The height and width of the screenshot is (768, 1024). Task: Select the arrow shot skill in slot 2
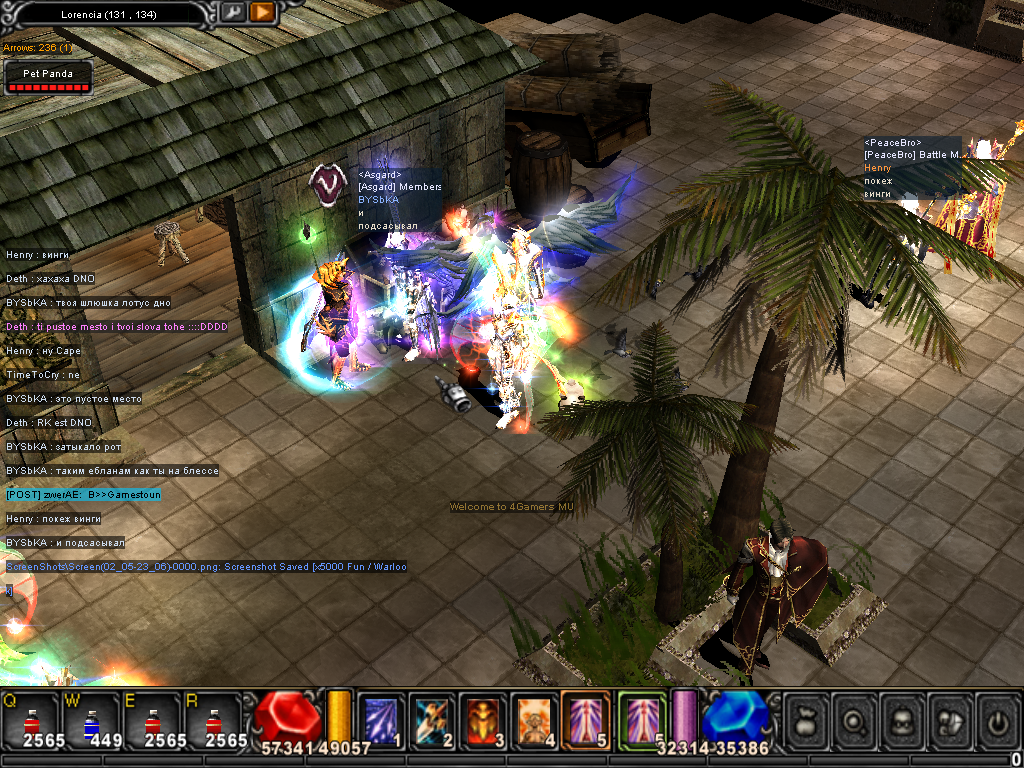(432, 720)
